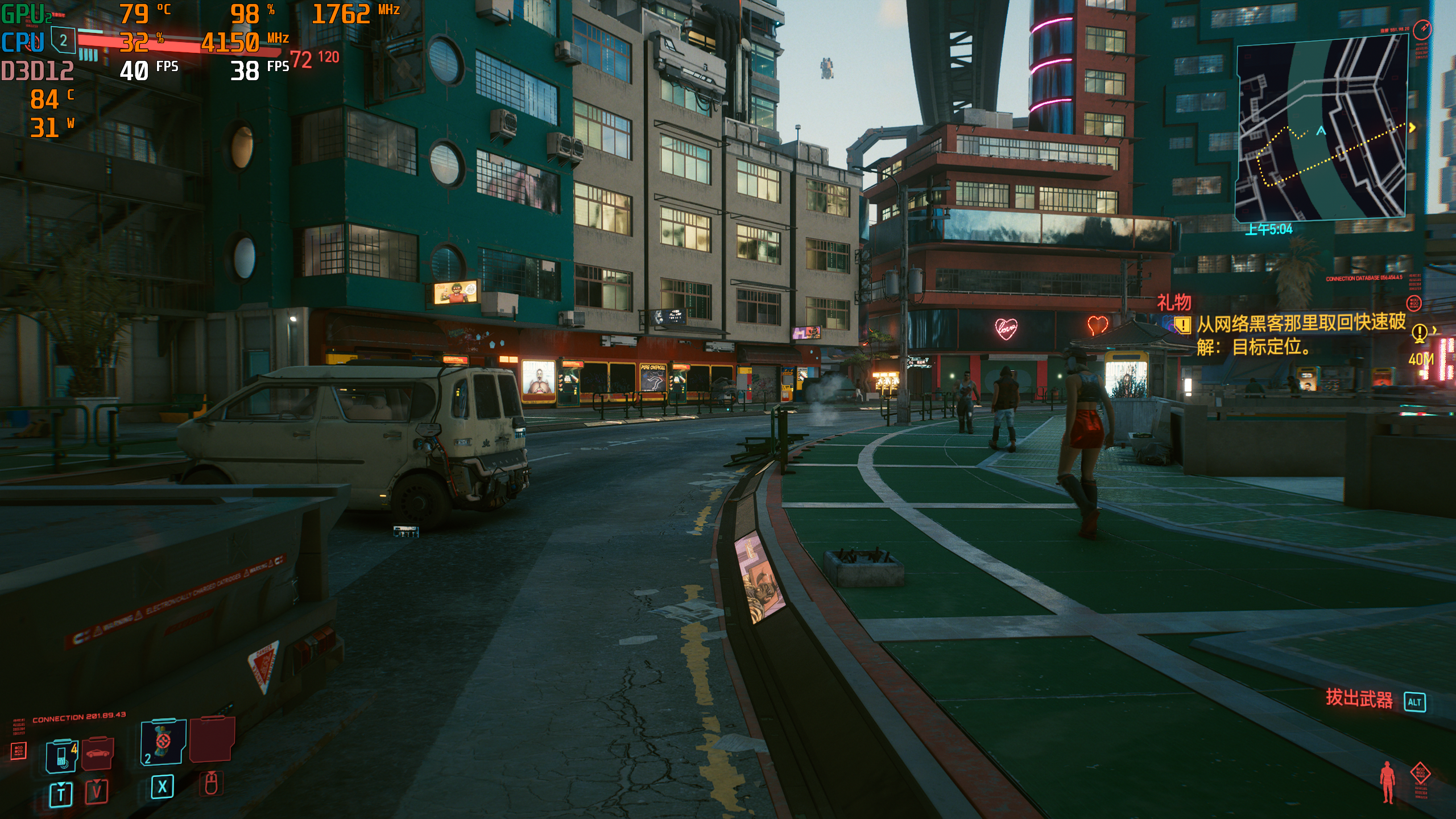Click the city minimap panel
Viewport: 1456px width, 819px height.
(1321, 129)
